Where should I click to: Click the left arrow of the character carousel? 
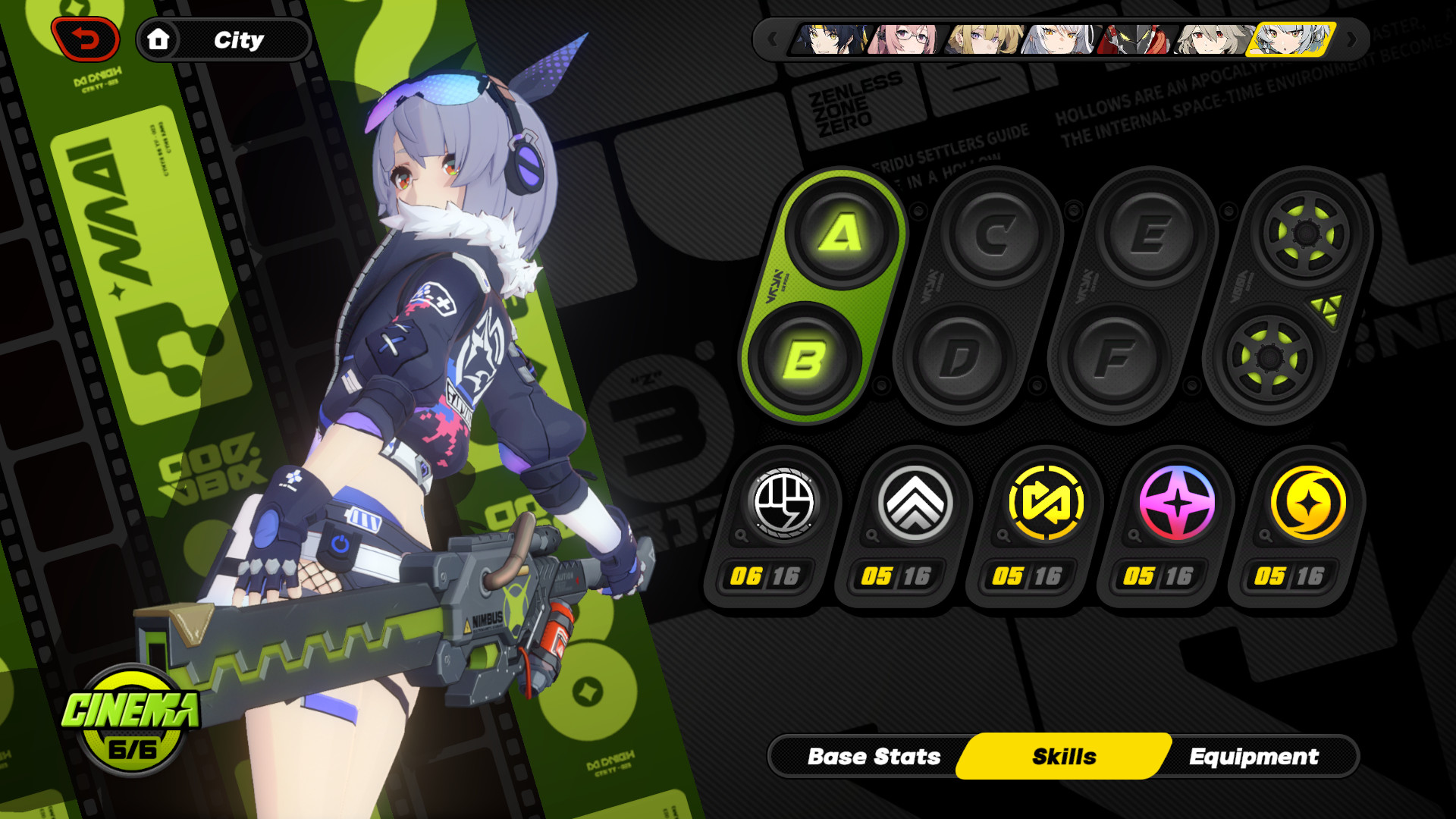773,38
